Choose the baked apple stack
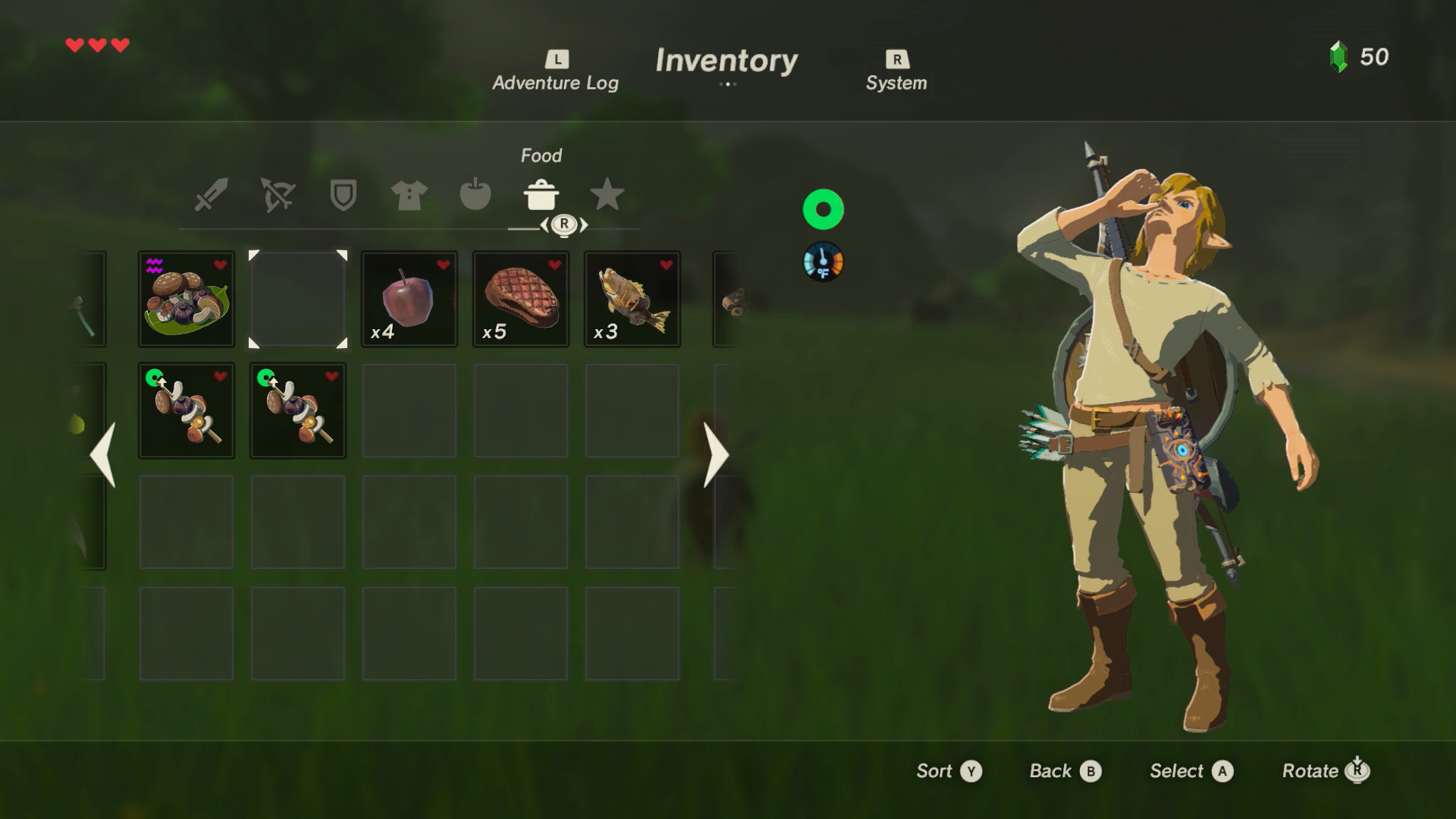 [x=409, y=300]
